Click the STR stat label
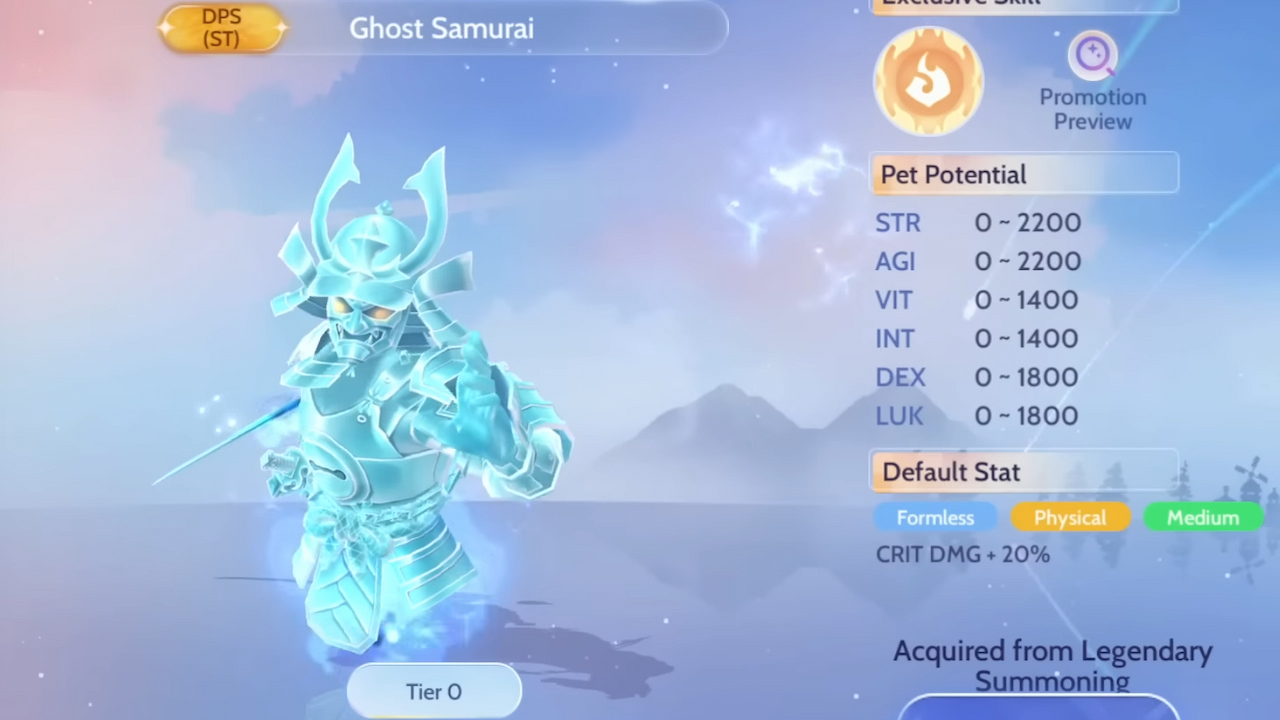The image size is (1280, 720). pyautogui.click(x=897, y=222)
